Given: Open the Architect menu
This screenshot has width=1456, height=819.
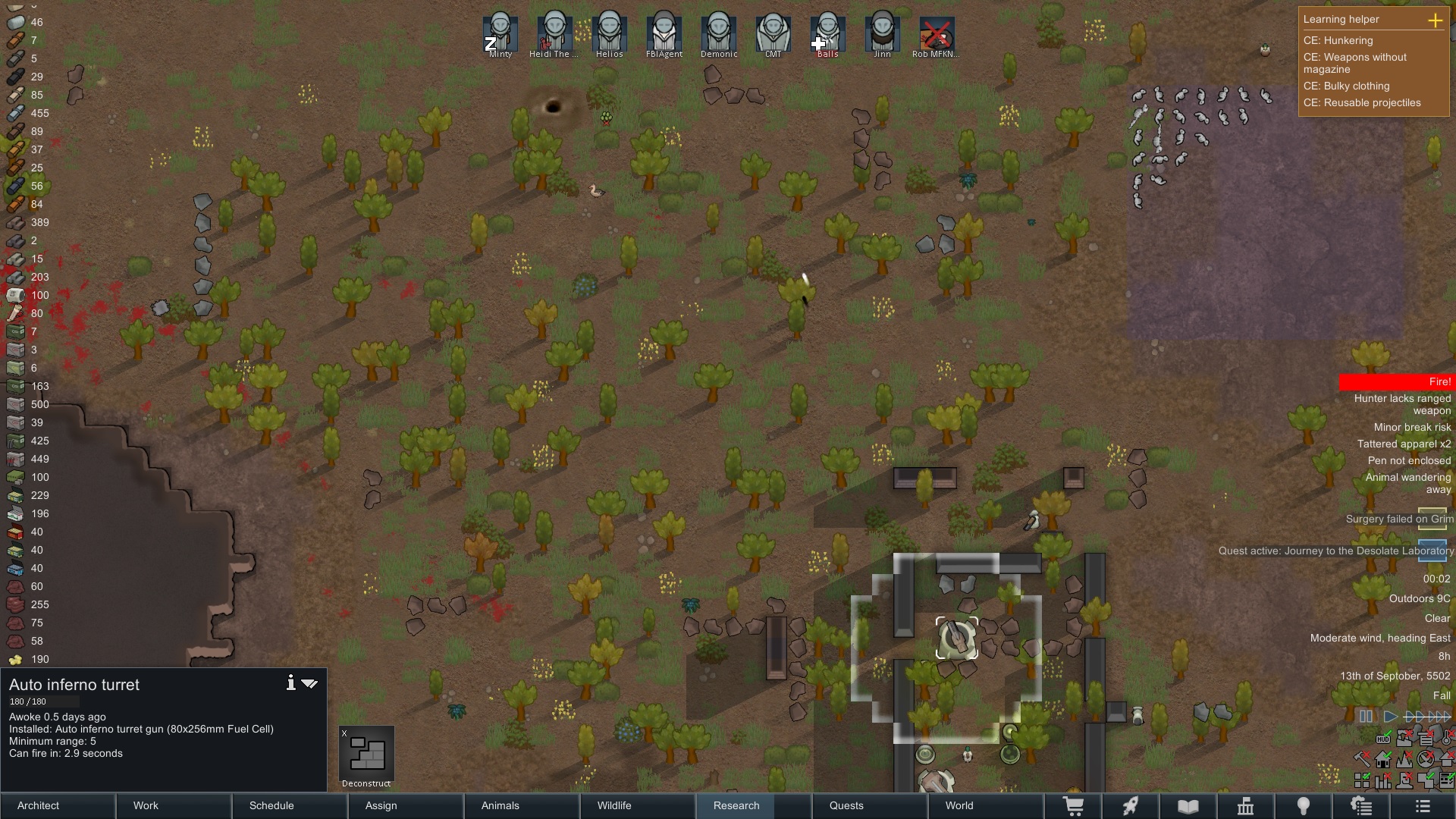Looking at the screenshot, I should pyautogui.click(x=37, y=806).
